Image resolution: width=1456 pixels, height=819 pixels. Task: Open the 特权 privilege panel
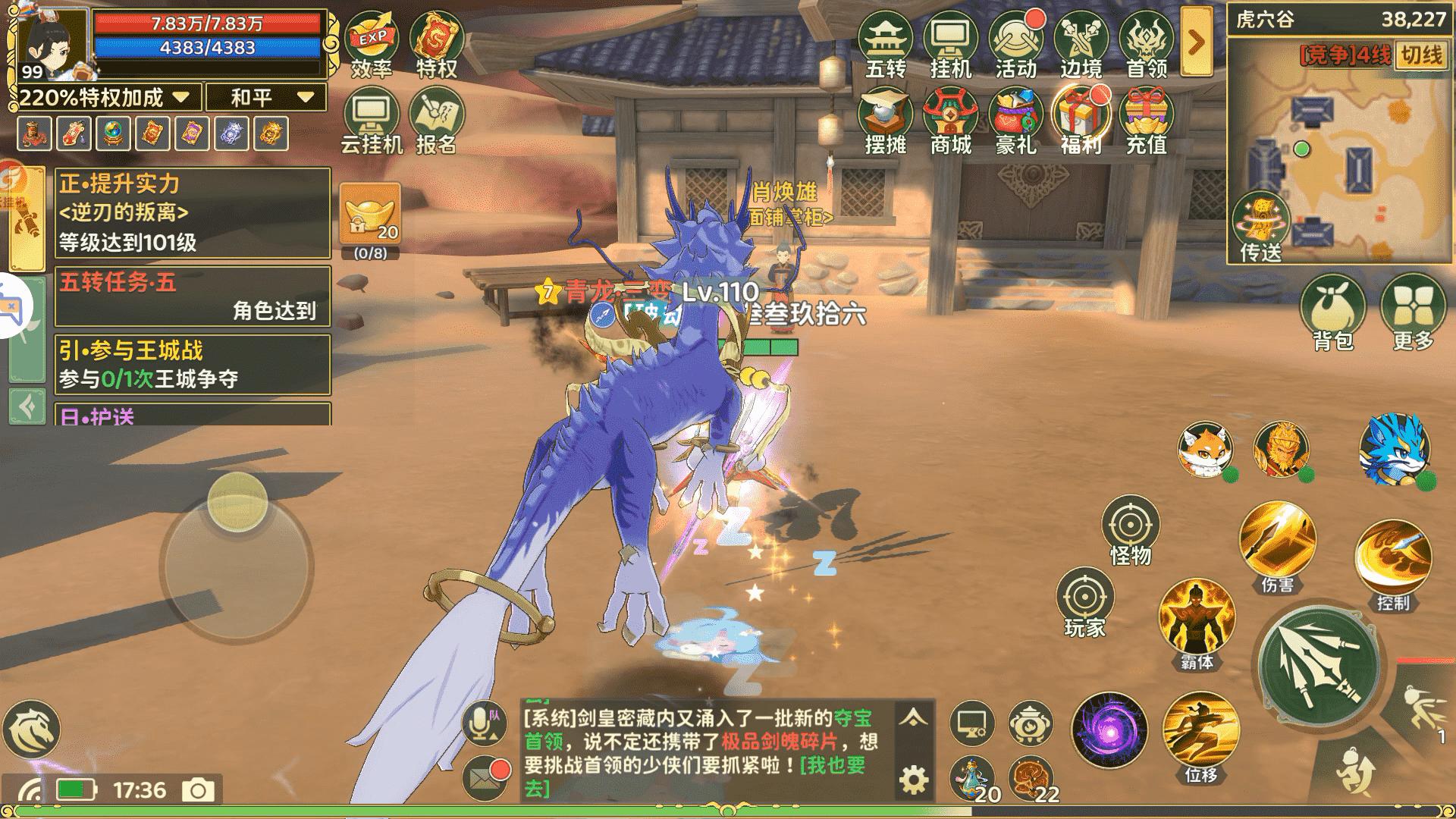pos(436,44)
